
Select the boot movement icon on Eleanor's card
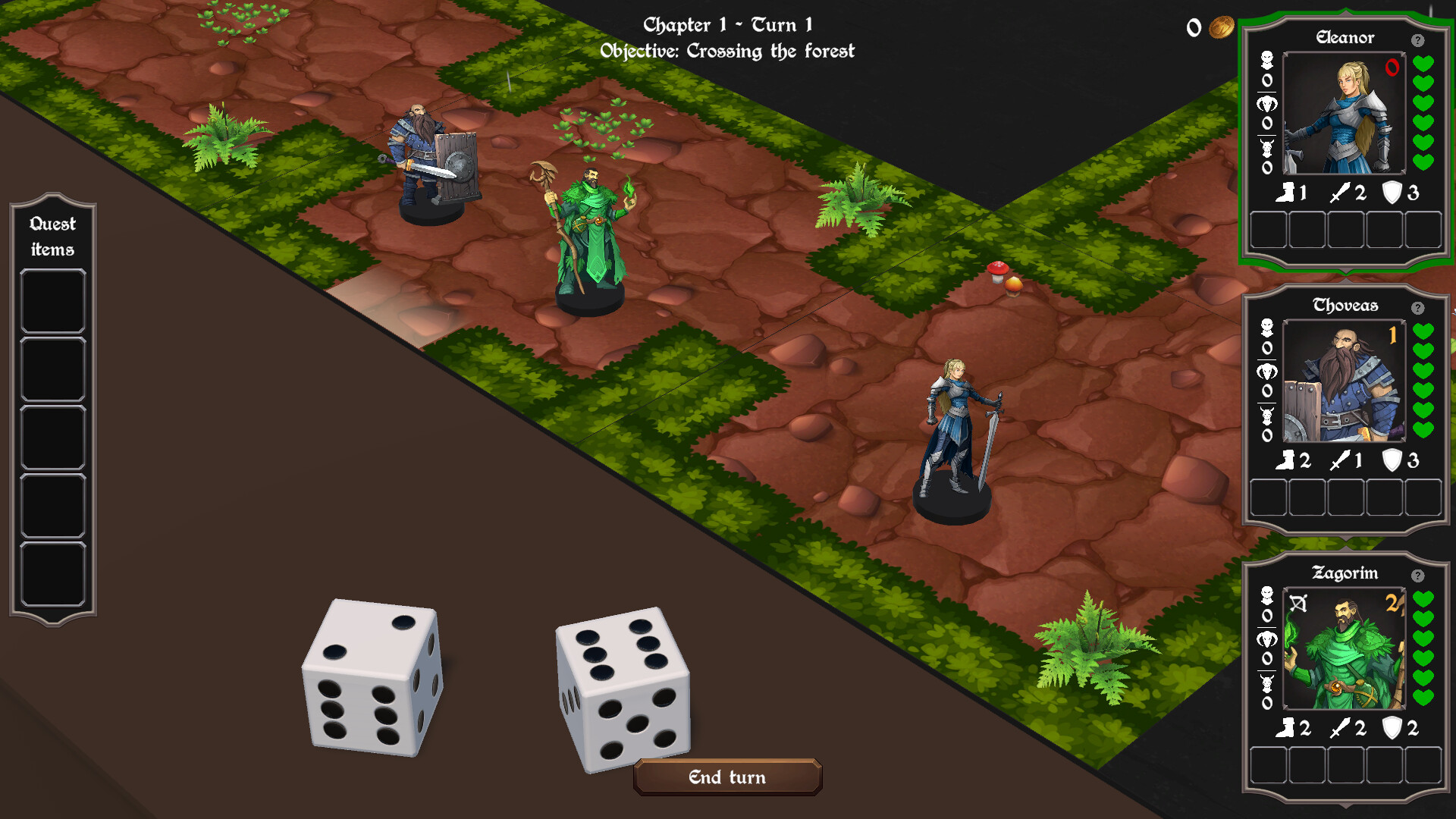1287,192
